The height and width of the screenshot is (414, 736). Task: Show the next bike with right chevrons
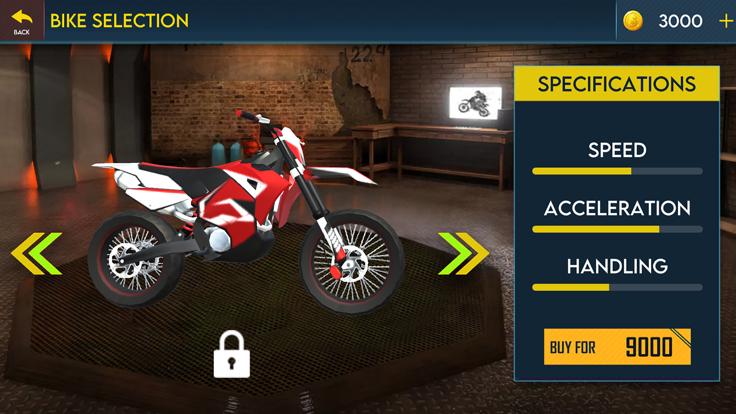click(462, 253)
